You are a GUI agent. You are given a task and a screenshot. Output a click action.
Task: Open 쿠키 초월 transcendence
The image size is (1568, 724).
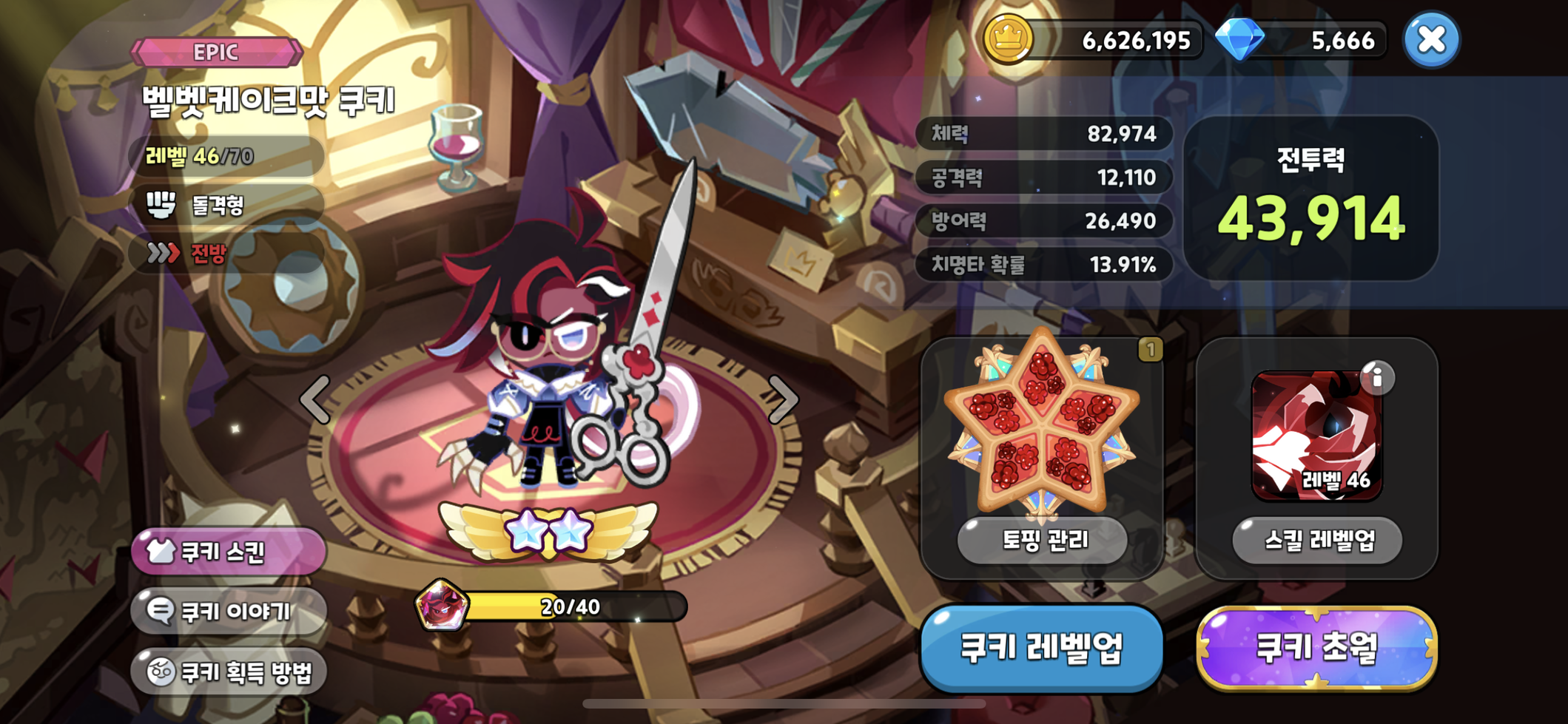coord(1316,648)
